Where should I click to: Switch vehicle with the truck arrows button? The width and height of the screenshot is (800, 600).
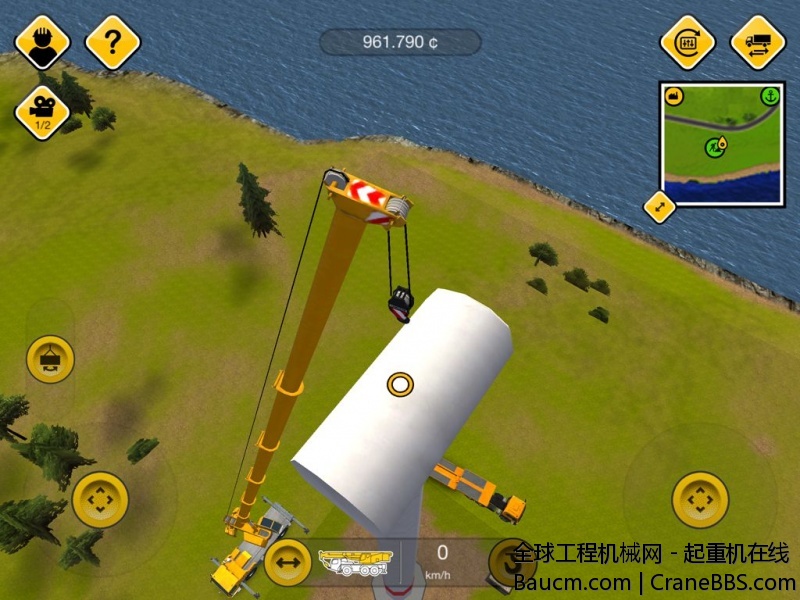(757, 42)
